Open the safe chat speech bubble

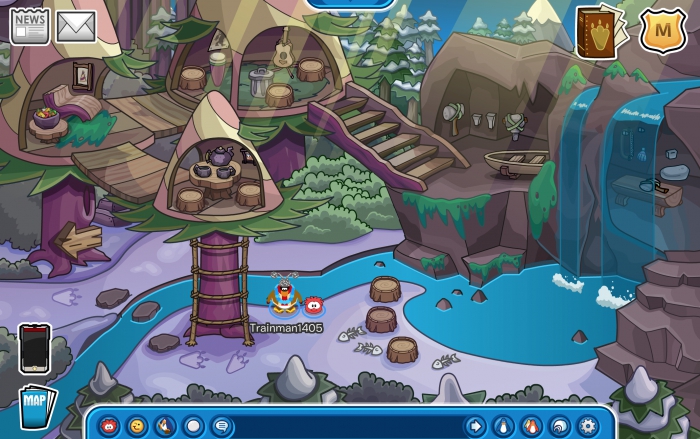[x=221, y=426]
